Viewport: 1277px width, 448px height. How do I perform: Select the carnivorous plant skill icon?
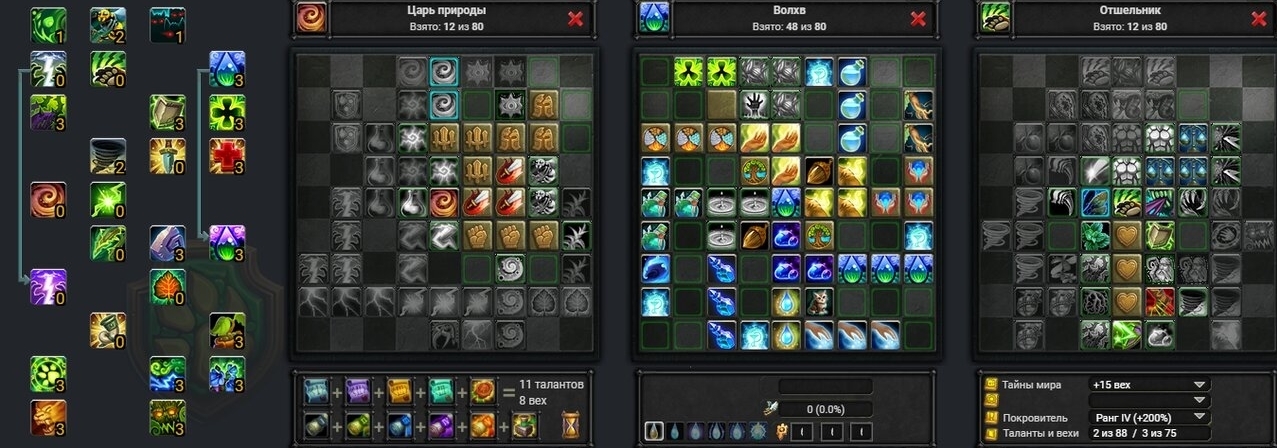227,330
